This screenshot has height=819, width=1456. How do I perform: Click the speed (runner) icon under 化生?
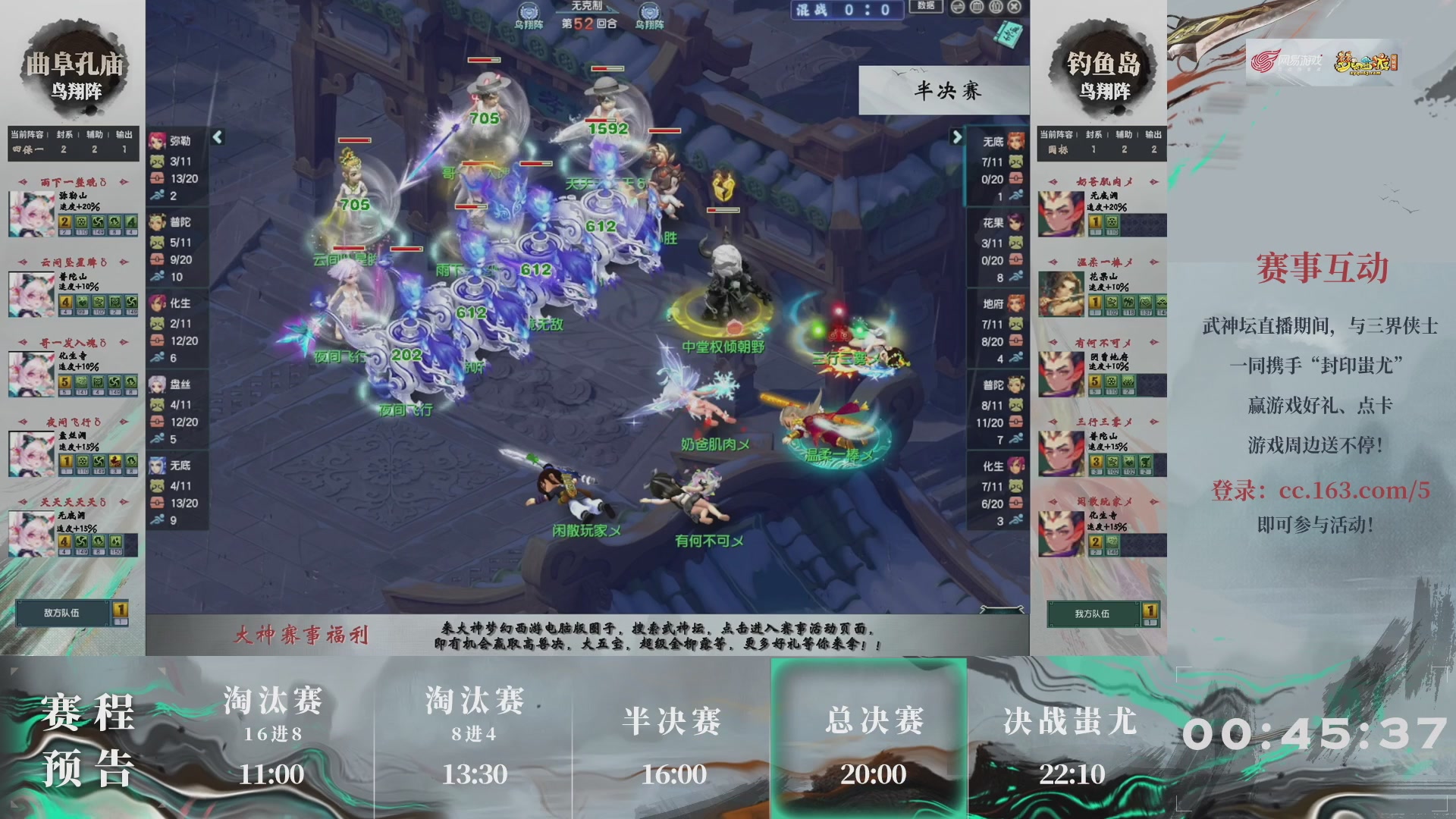(157, 356)
